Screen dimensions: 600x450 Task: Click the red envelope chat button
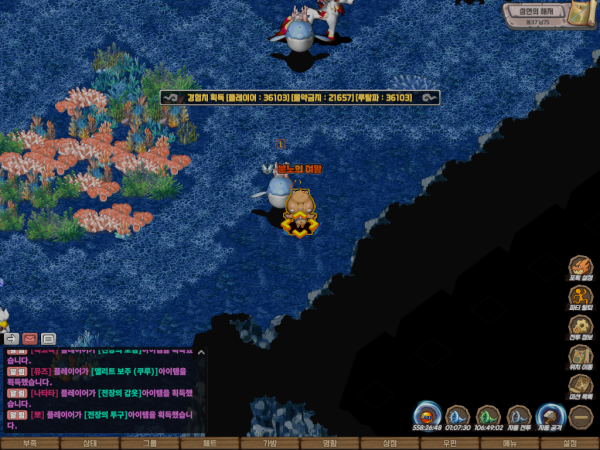(29, 339)
